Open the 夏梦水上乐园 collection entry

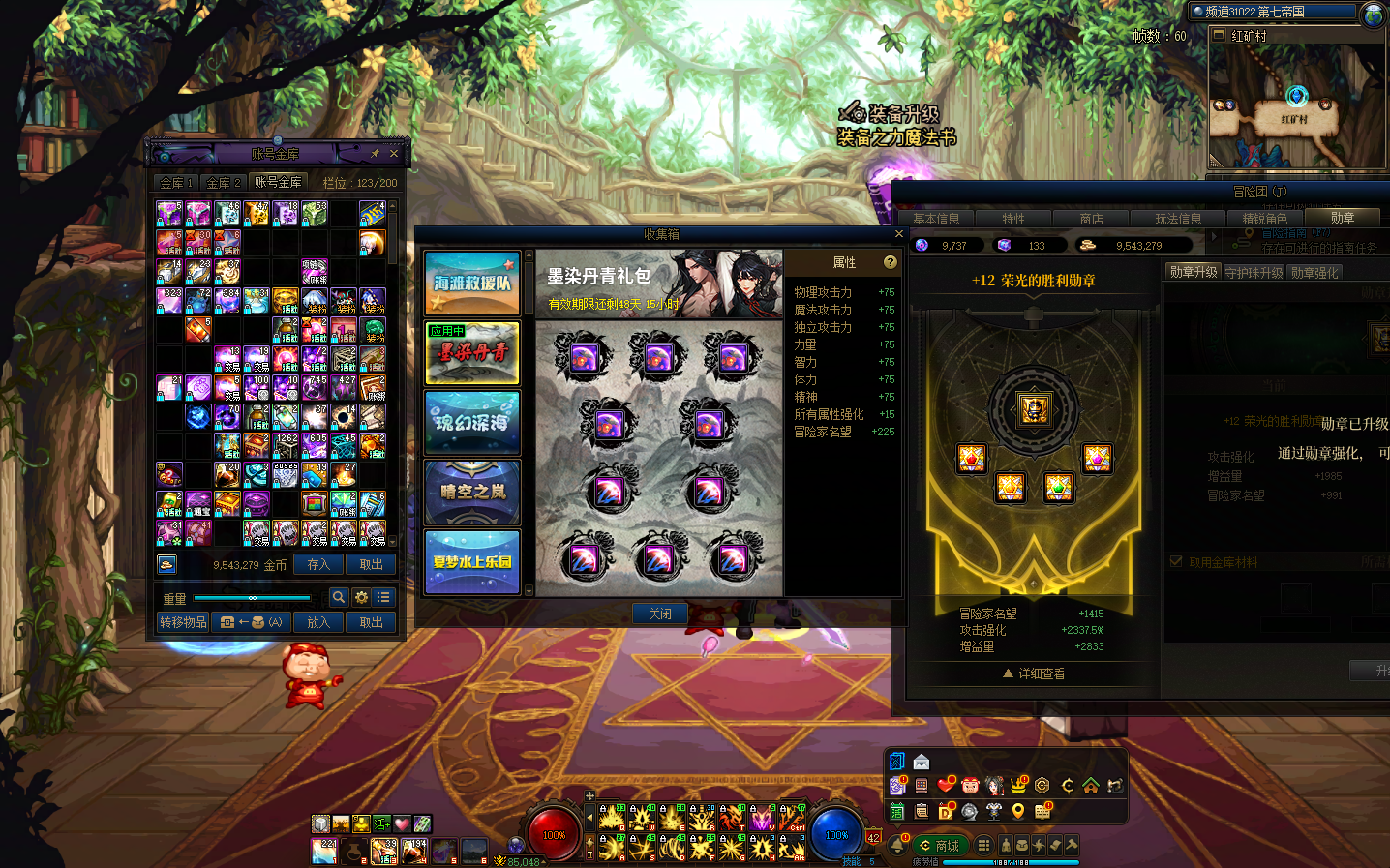472,561
